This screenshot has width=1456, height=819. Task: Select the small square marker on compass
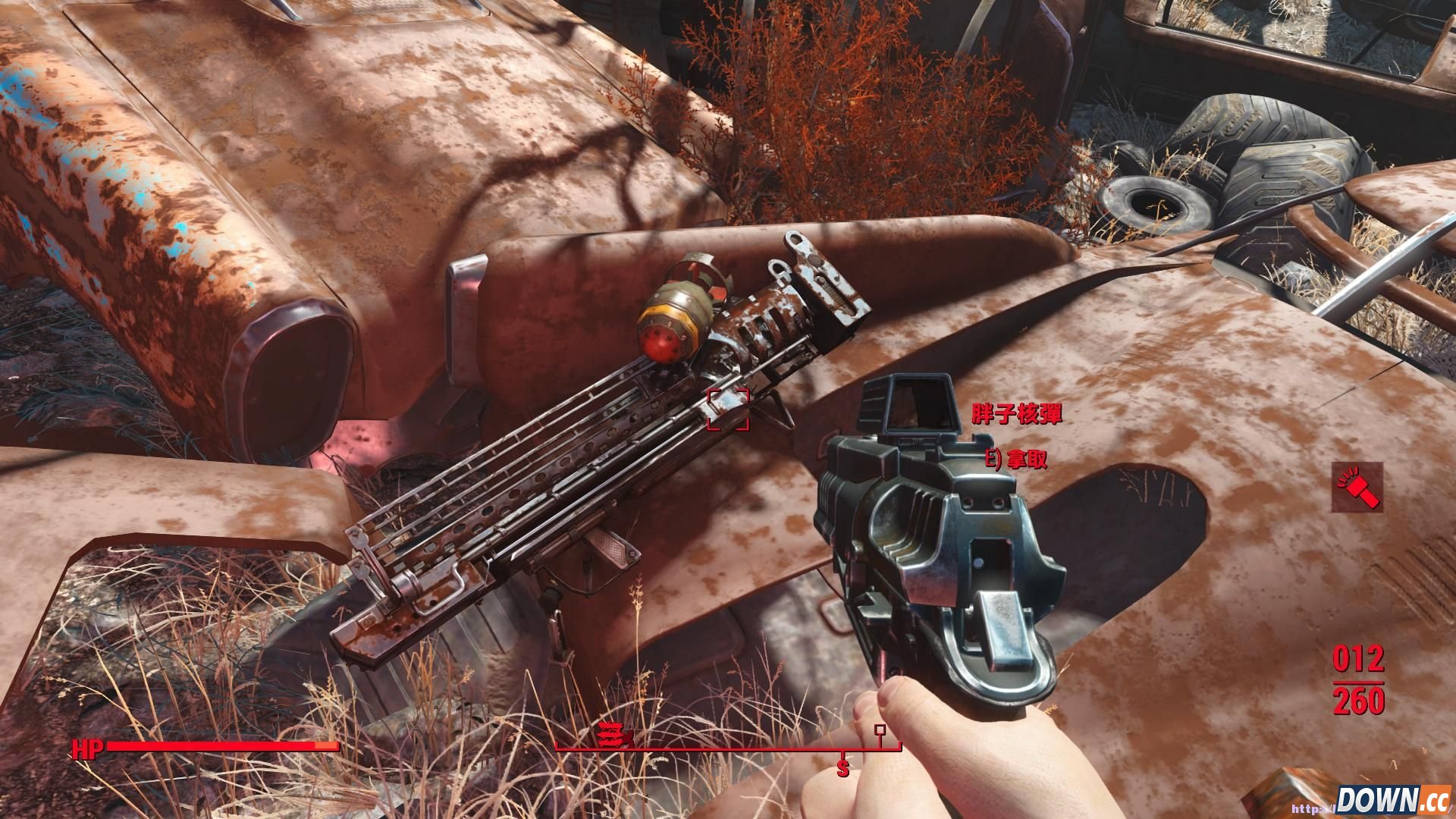point(880,730)
